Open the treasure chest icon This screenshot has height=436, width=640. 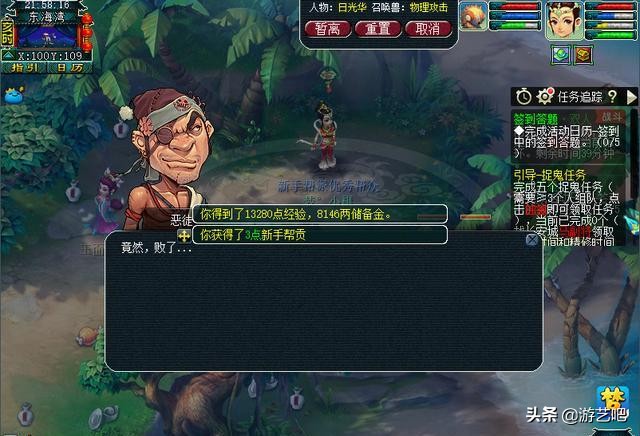point(582,54)
